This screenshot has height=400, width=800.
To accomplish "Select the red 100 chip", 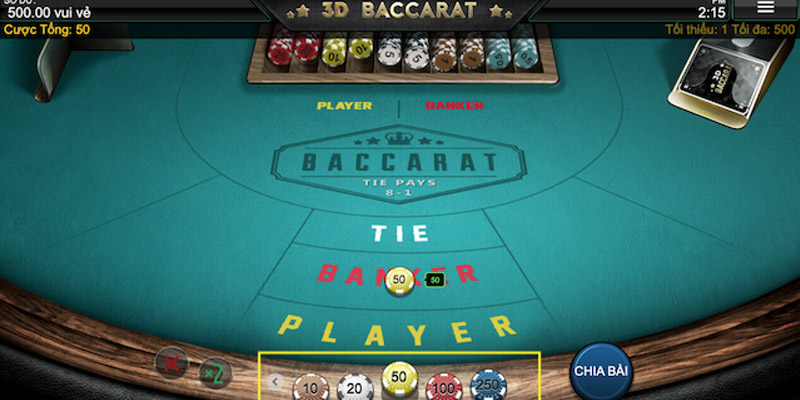I will click(x=445, y=385).
